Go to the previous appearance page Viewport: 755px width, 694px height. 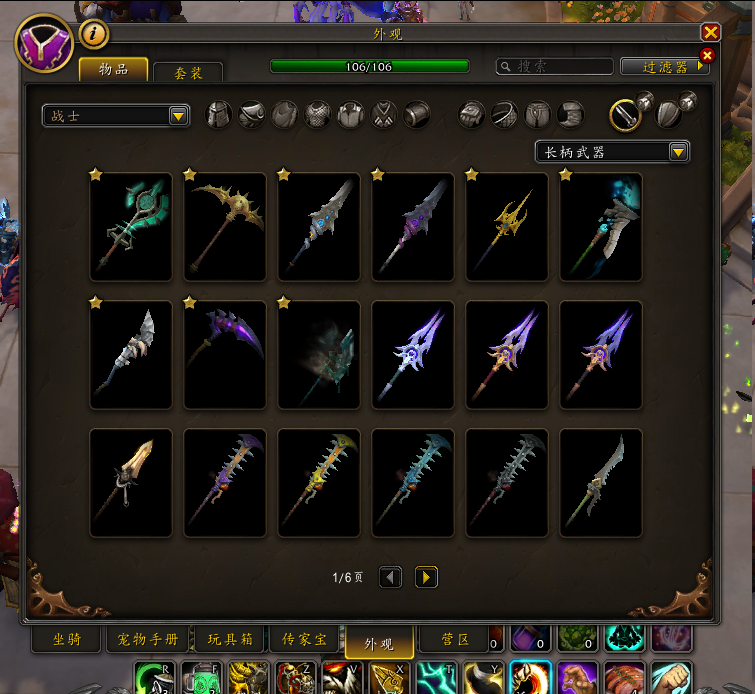click(391, 577)
